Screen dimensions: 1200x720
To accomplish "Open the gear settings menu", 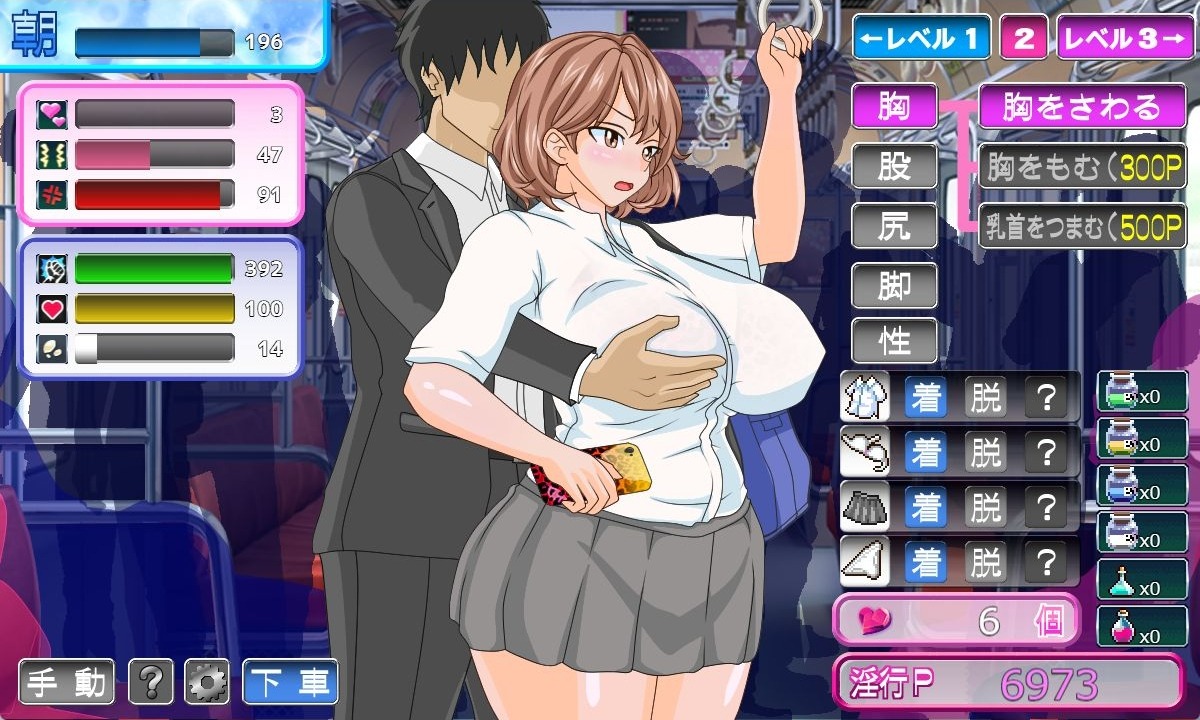I will coord(207,682).
